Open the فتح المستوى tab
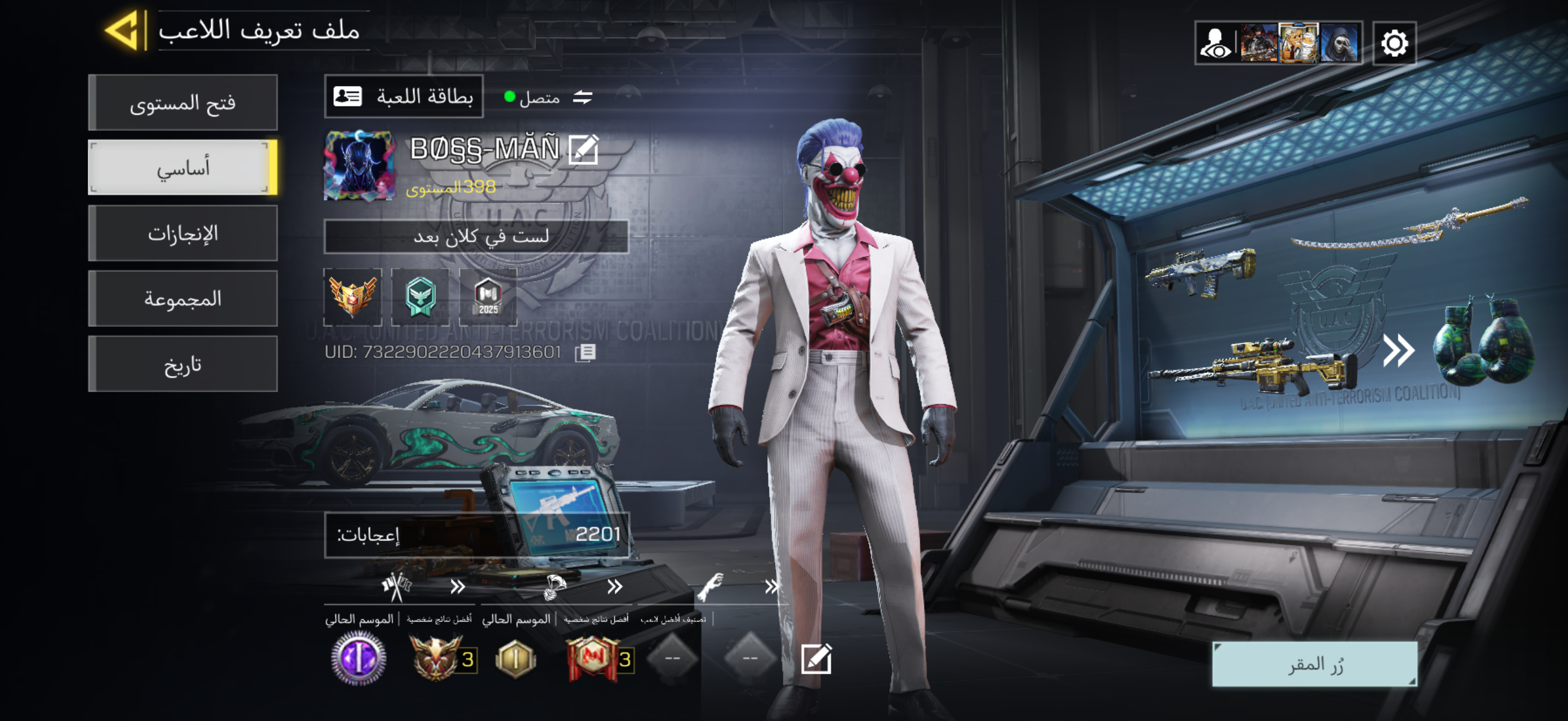The width and height of the screenshot is (1568, 721). point(182,103)
